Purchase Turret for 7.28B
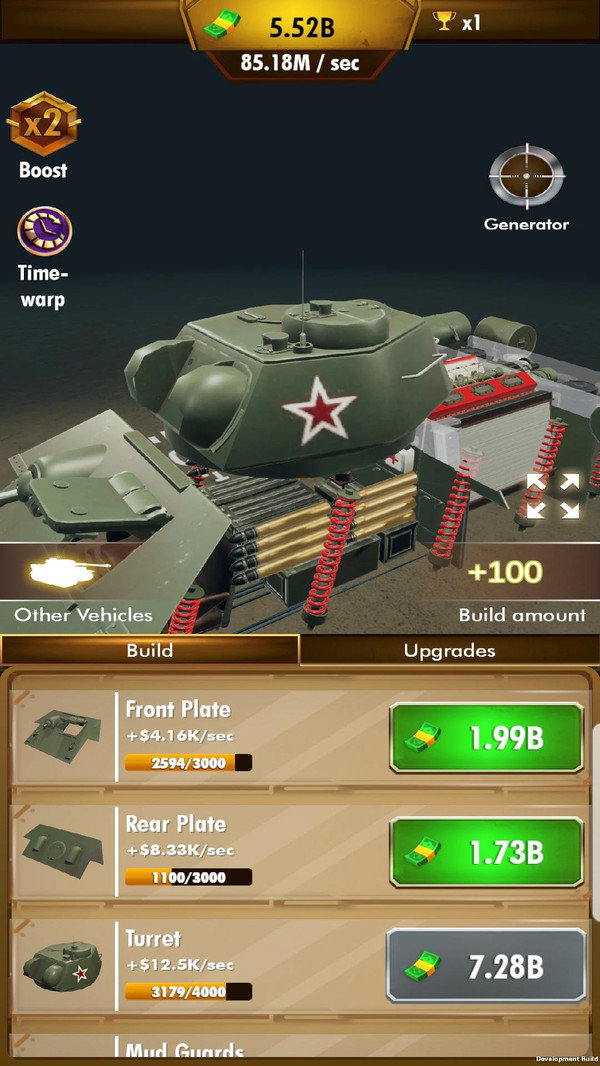 (486, 966)
